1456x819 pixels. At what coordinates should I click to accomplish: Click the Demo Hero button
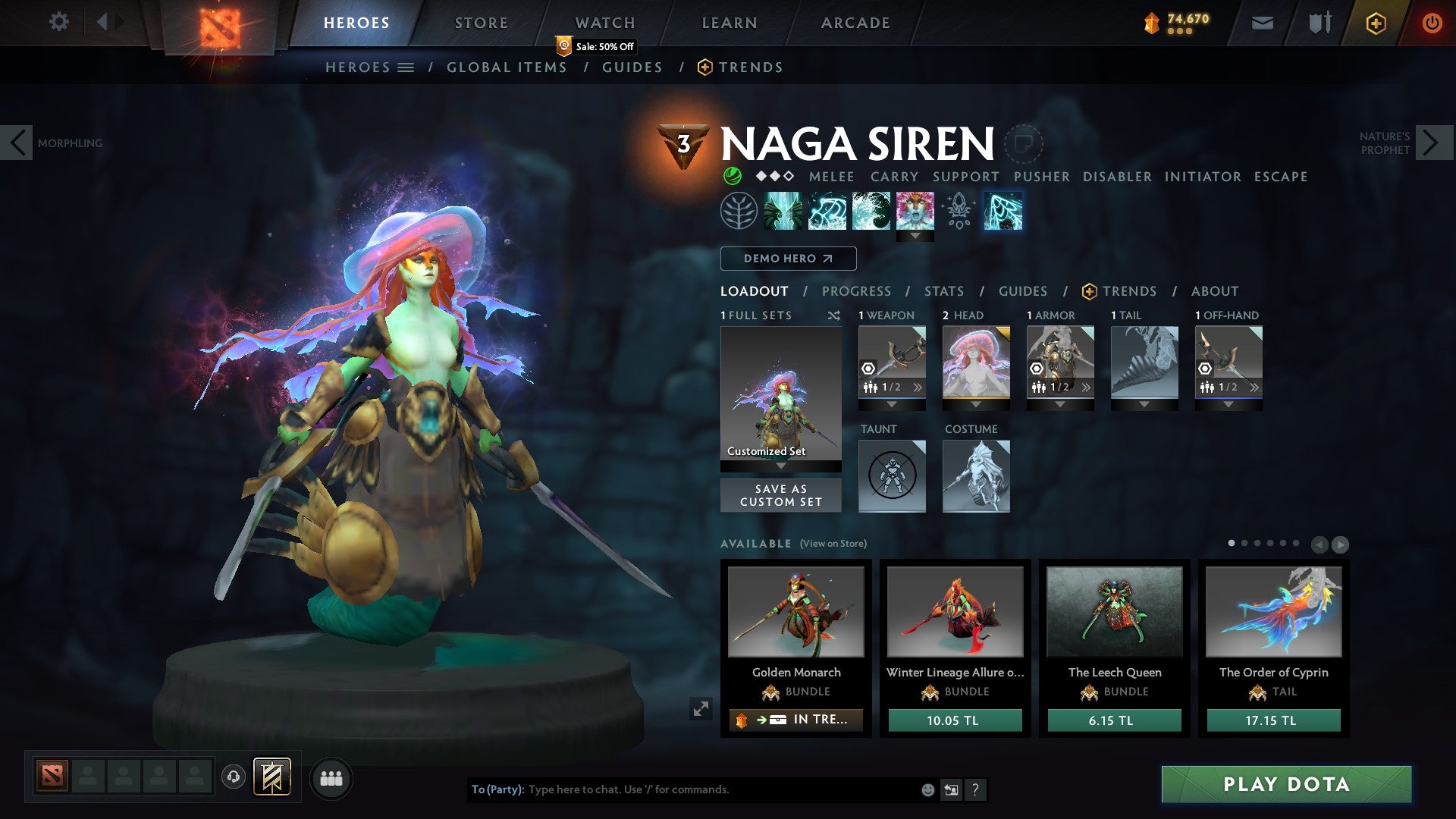(x=788, y=259)
